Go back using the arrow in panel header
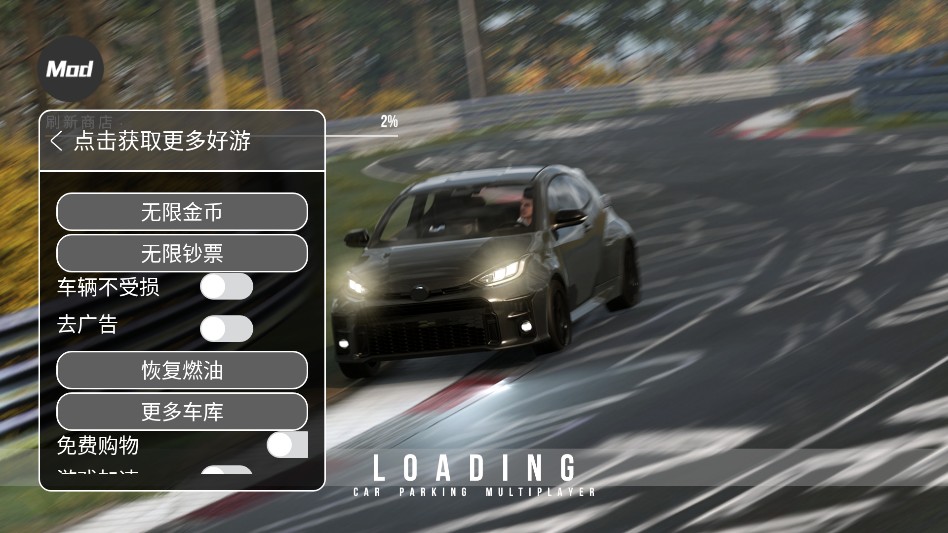Viewport: 948px width, 533px height. 56,141
